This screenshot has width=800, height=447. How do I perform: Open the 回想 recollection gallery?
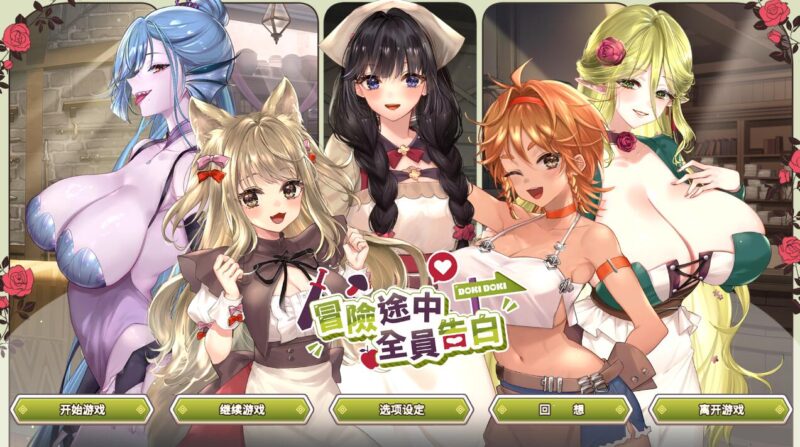(x=559, y=409)
